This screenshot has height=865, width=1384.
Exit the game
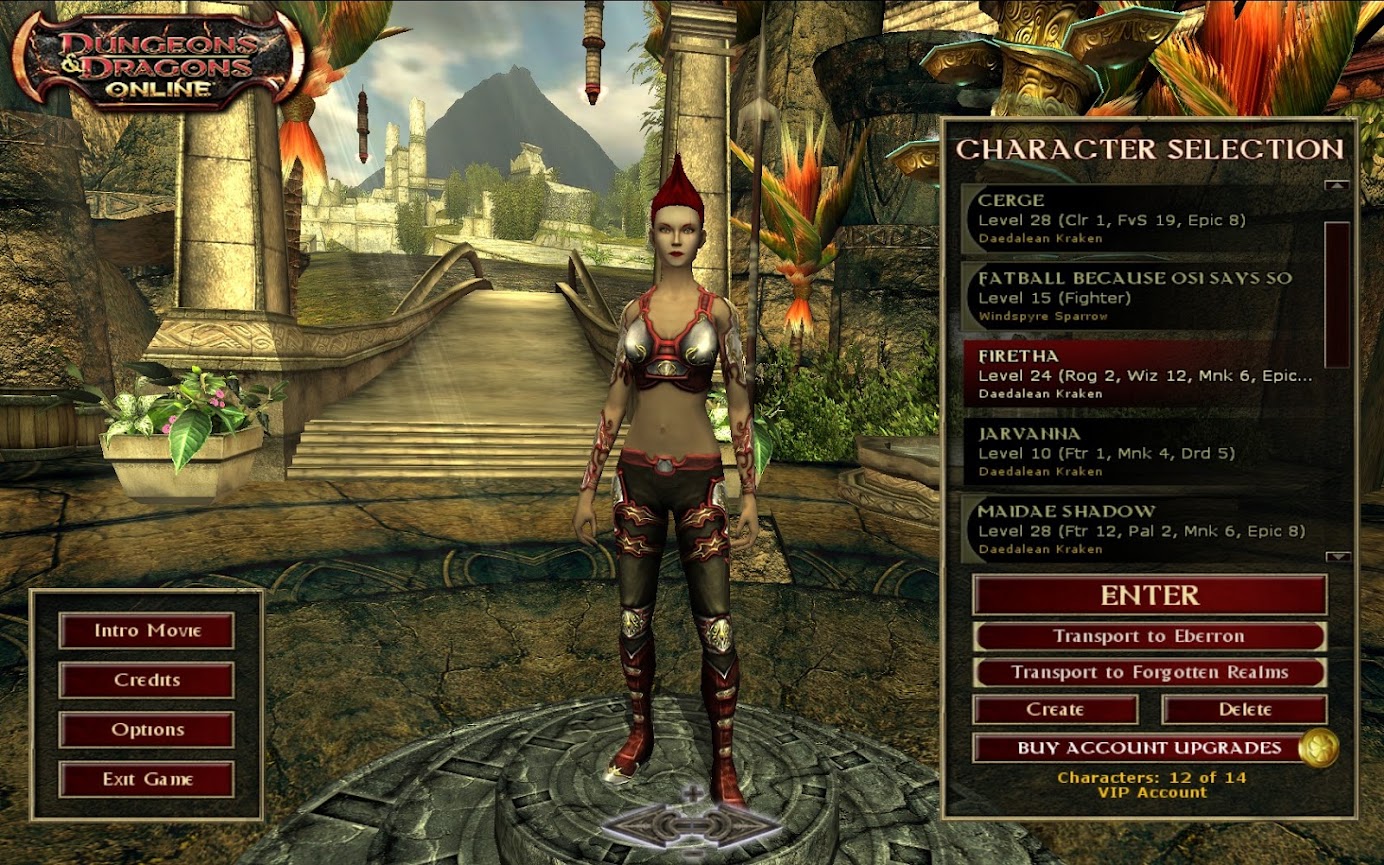click(147, 779)
